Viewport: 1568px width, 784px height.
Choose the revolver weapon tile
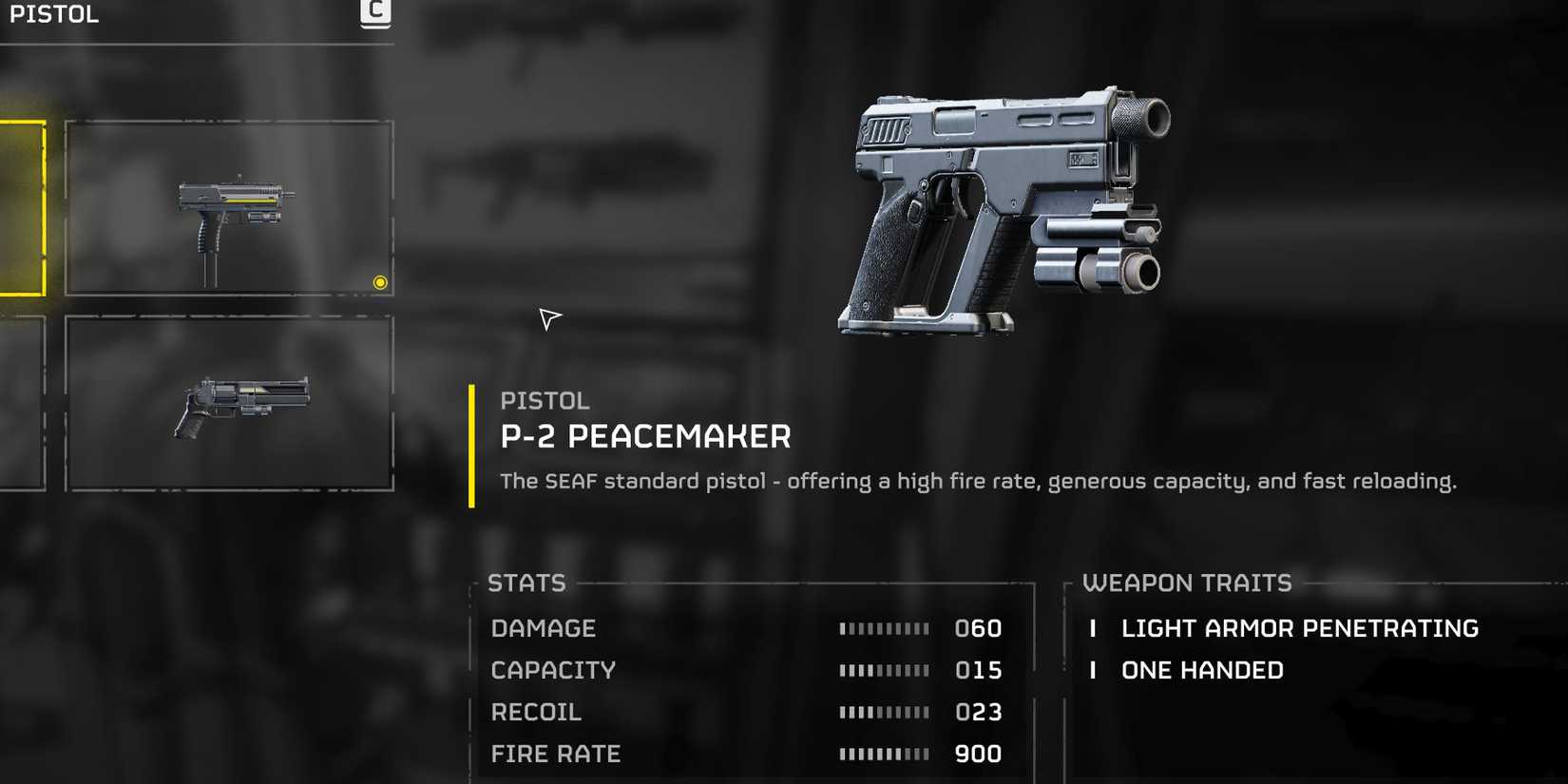click(229, 404)
